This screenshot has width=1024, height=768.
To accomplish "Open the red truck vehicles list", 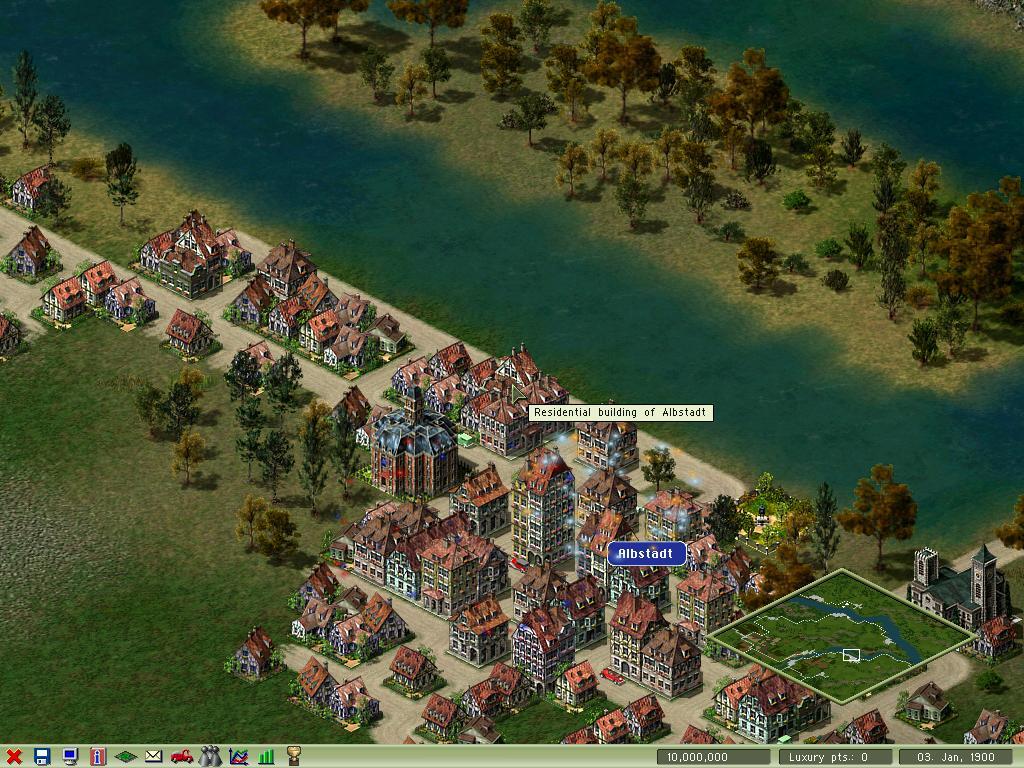I will tap(182, 757).
